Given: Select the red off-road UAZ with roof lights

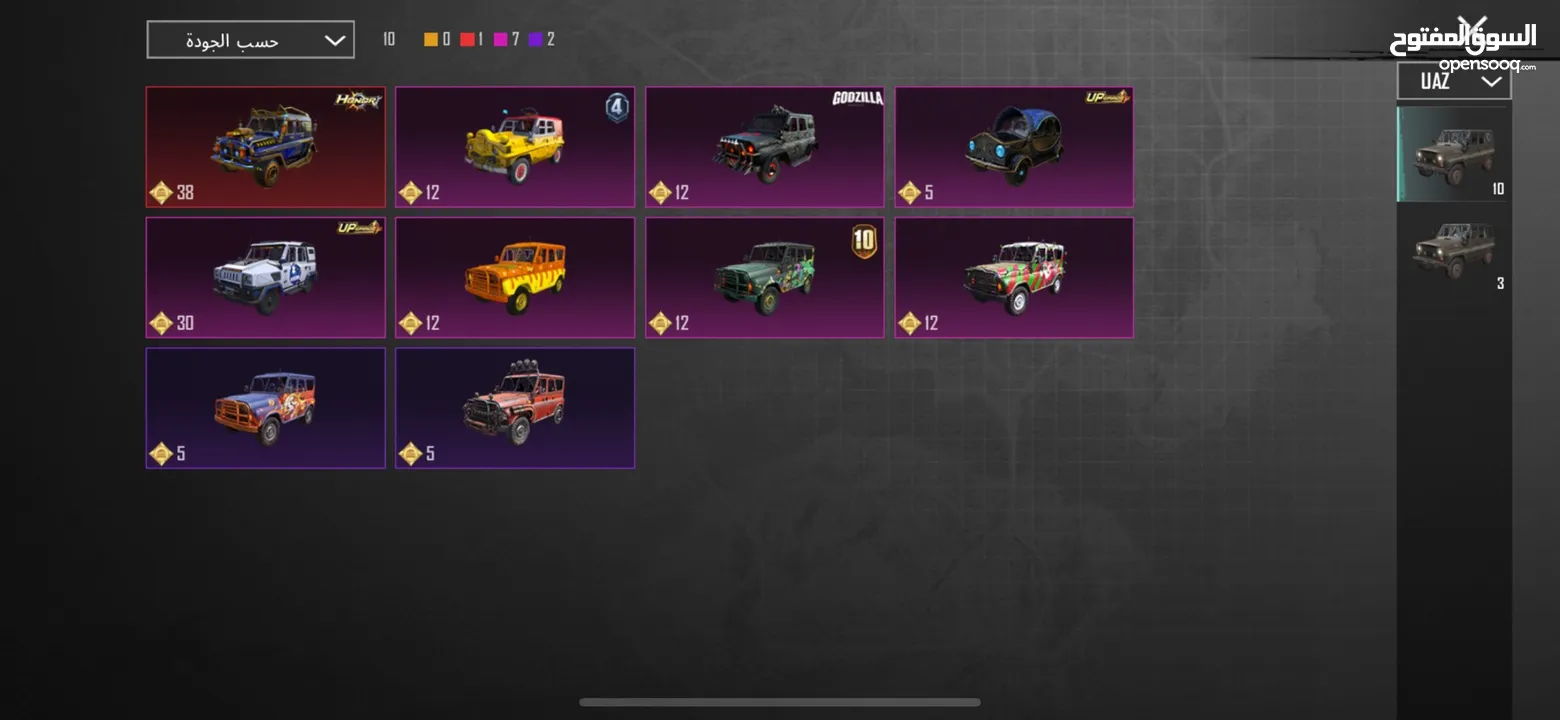Looking at the screenshot, I should tap(514, 407).
